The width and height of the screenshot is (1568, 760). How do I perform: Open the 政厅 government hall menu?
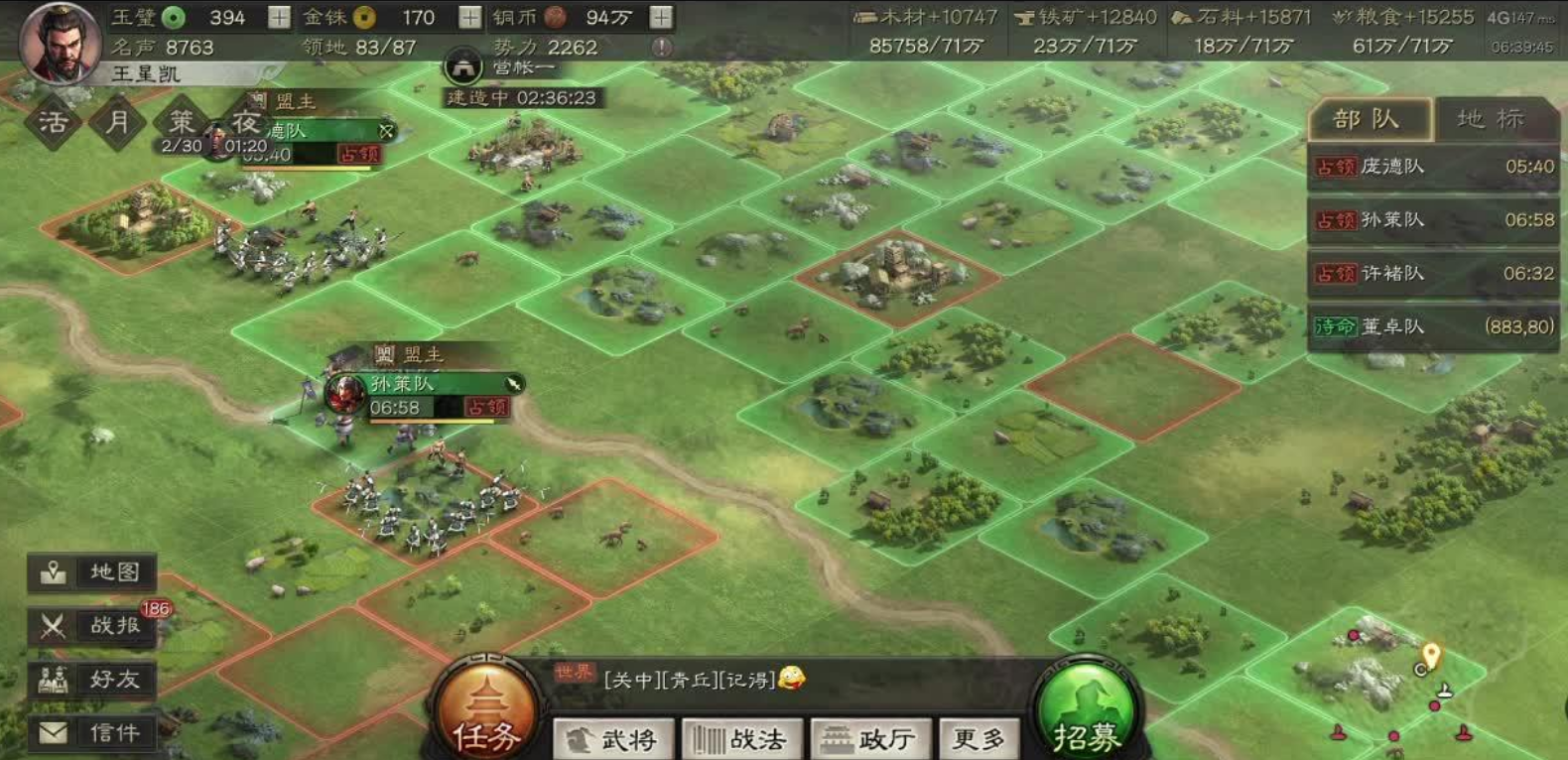pyautogui.click(x=871, y=739)
